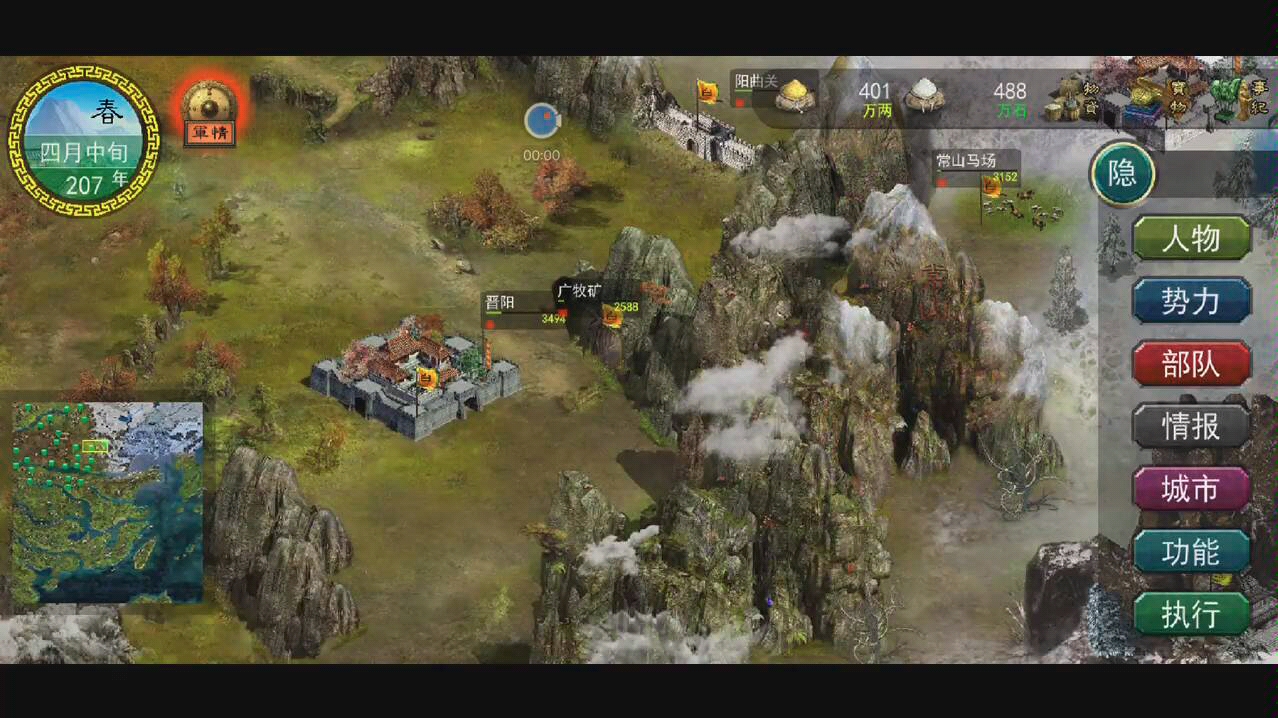
Task: Open the 功能 (Functions) menu
Action: tap(1191, 551)
